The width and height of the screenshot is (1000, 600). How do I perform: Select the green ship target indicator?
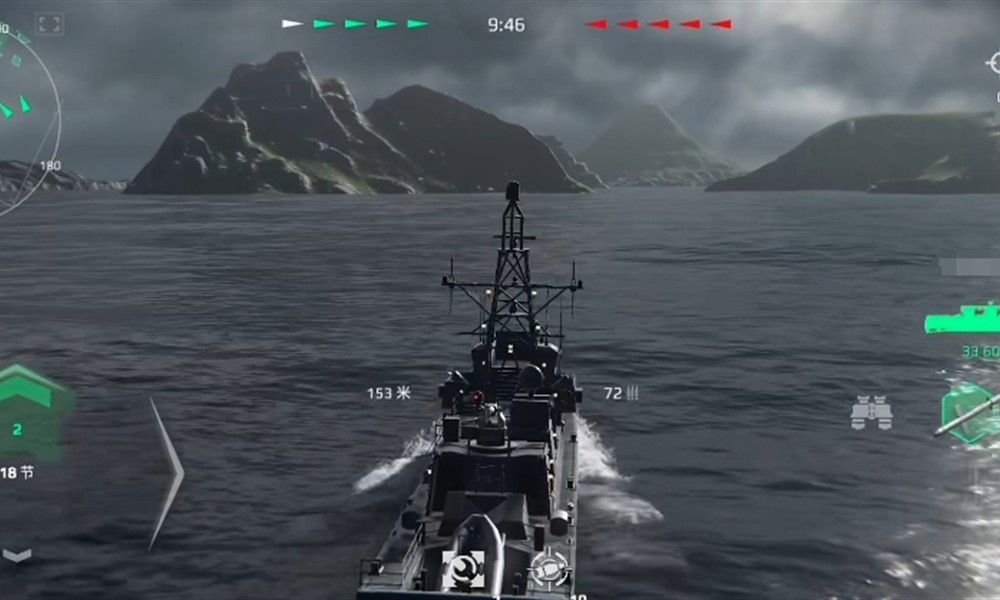[962, 320]
